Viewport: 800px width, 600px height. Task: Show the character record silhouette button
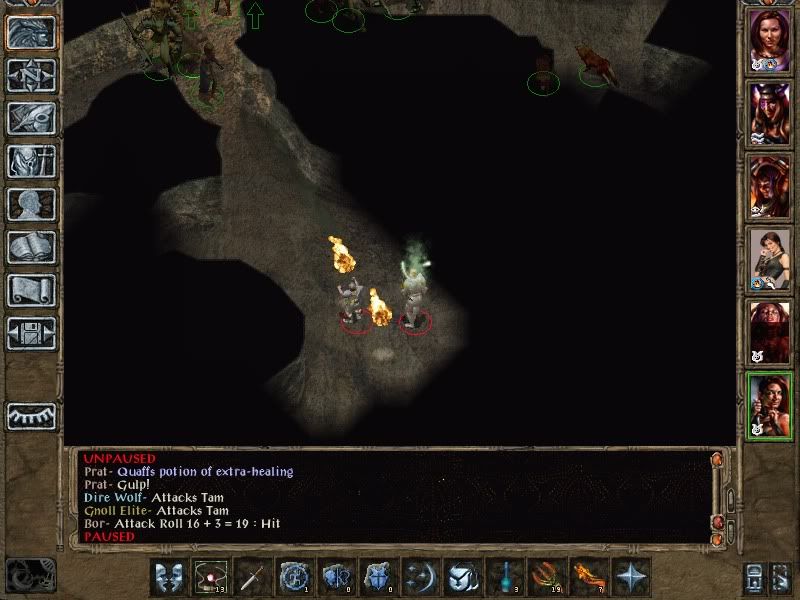(x=32, y=205)
